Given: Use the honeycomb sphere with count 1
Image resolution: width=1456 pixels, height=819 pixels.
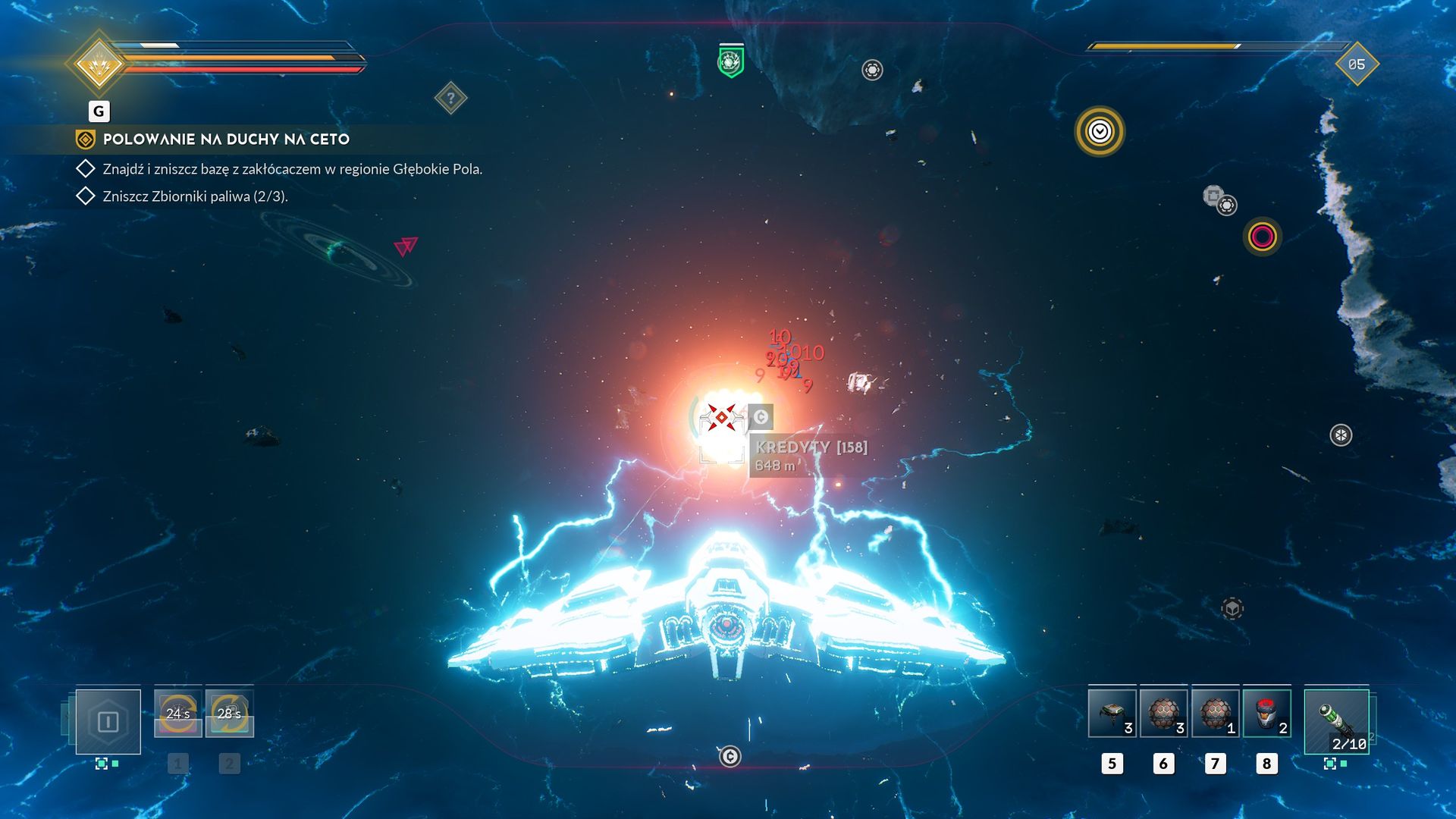Looking at the screenshot, I should (x=1215, y=714).
